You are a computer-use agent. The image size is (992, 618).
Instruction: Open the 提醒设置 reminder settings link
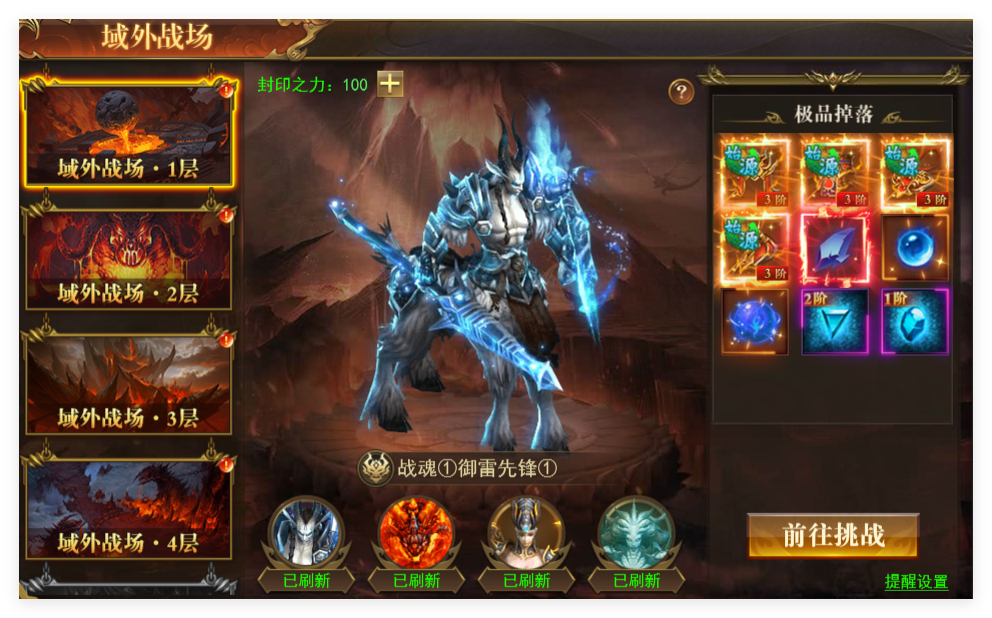pyautogui.click(x=916, y=582)
